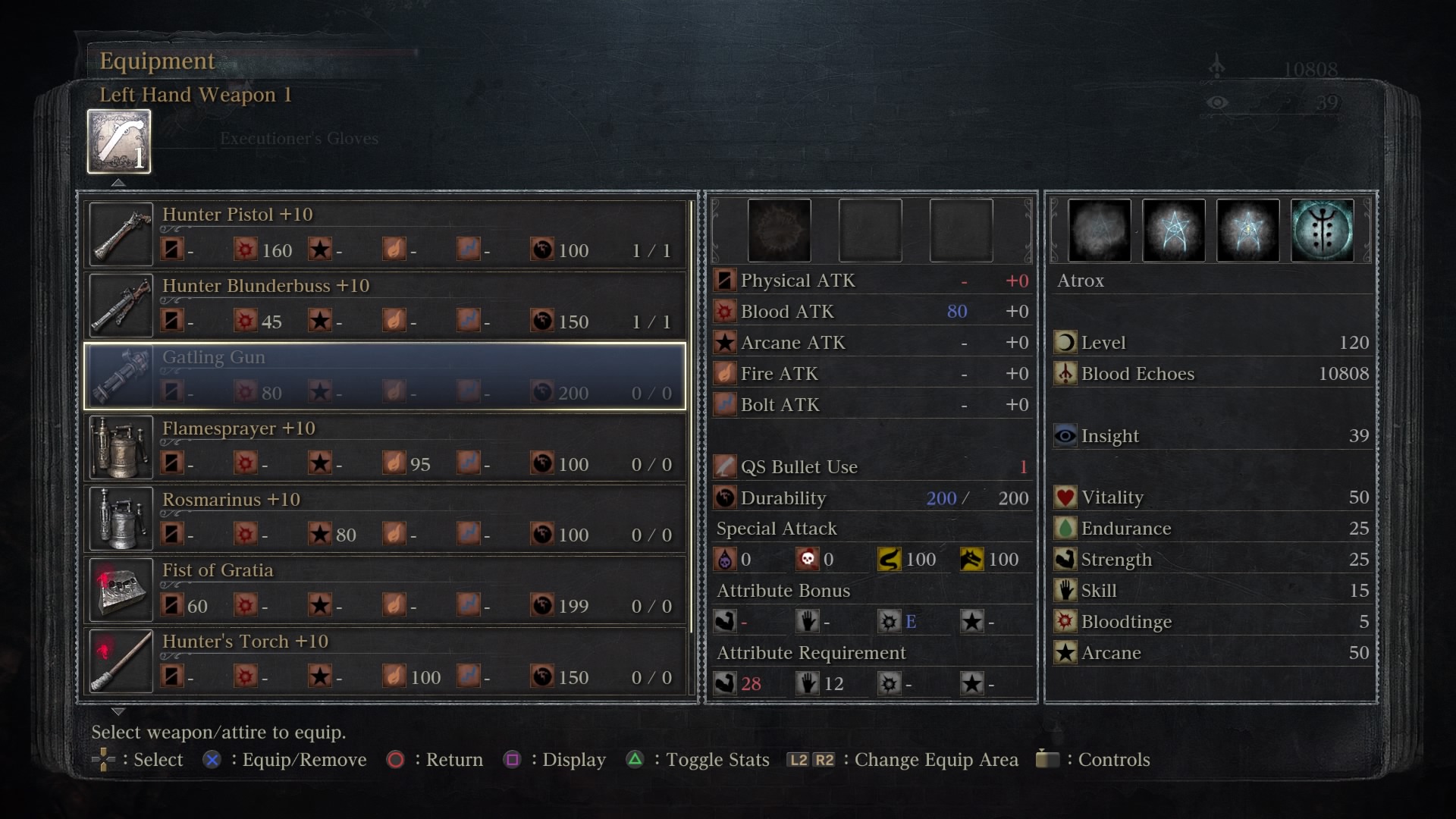1456x819 pixels.
Task: Click the down arrow below weapon list
Action: 118,712
